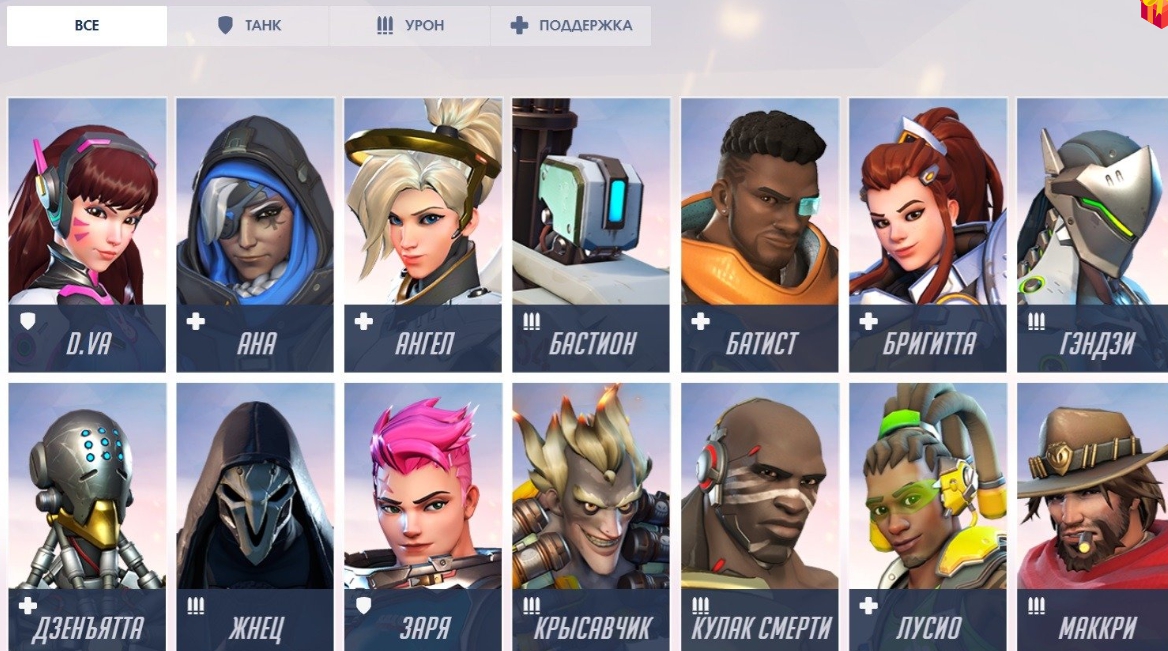
Task: Choose the БРИГИТТА hero portrait
Action: (928, 235)
